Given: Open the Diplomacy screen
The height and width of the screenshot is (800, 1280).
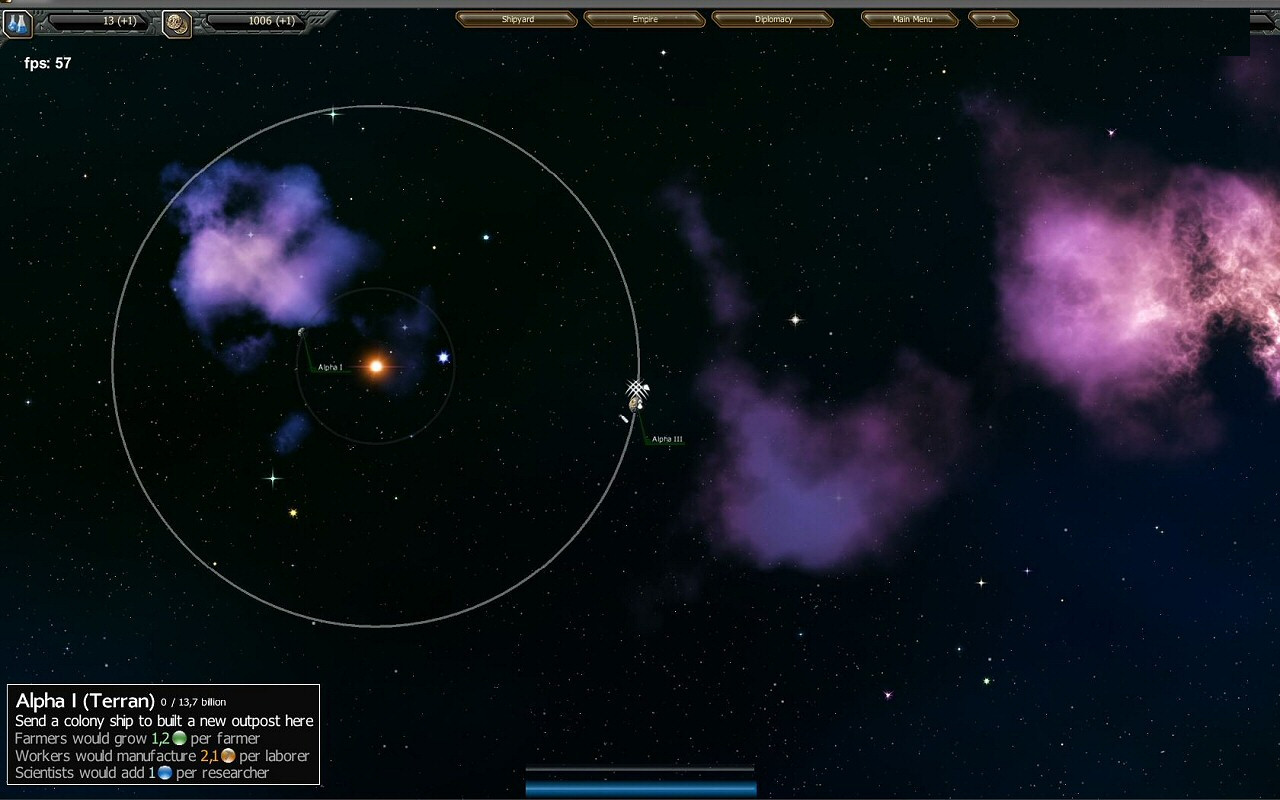Looking at the screenshot, I should (772, 19).
